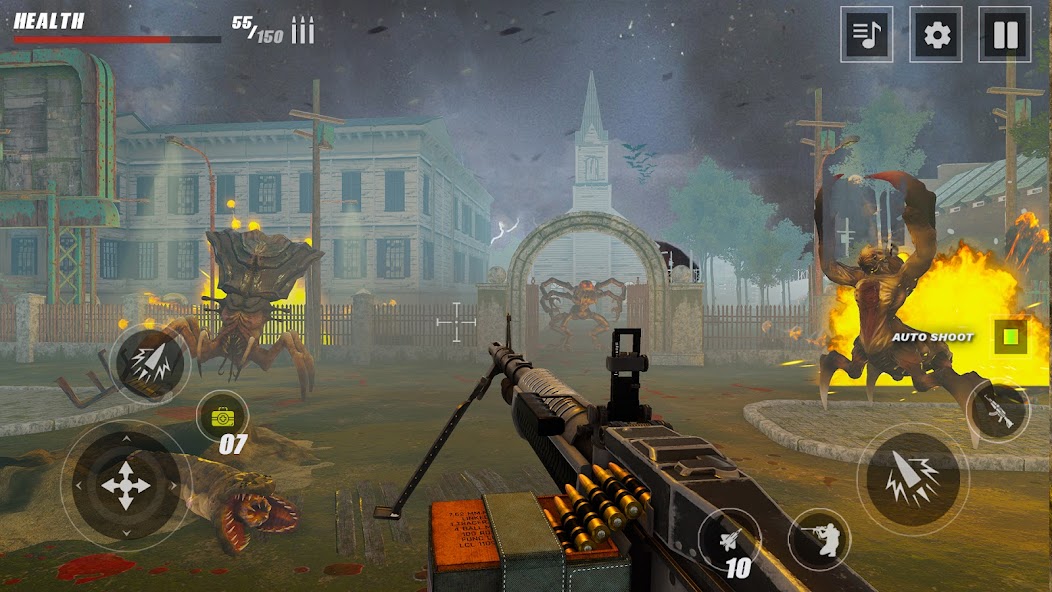Screen dimensions: 1052x592
Task: Toggle the music note button
Action: [866, 35]
